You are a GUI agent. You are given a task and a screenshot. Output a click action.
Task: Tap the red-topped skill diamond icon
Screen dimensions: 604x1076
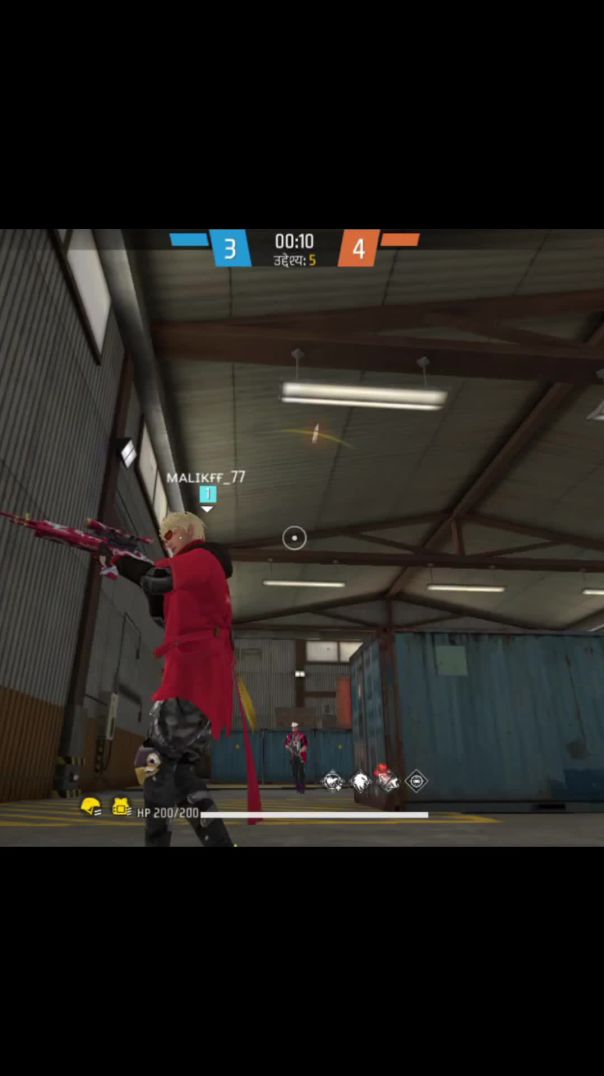coord(386,780)
